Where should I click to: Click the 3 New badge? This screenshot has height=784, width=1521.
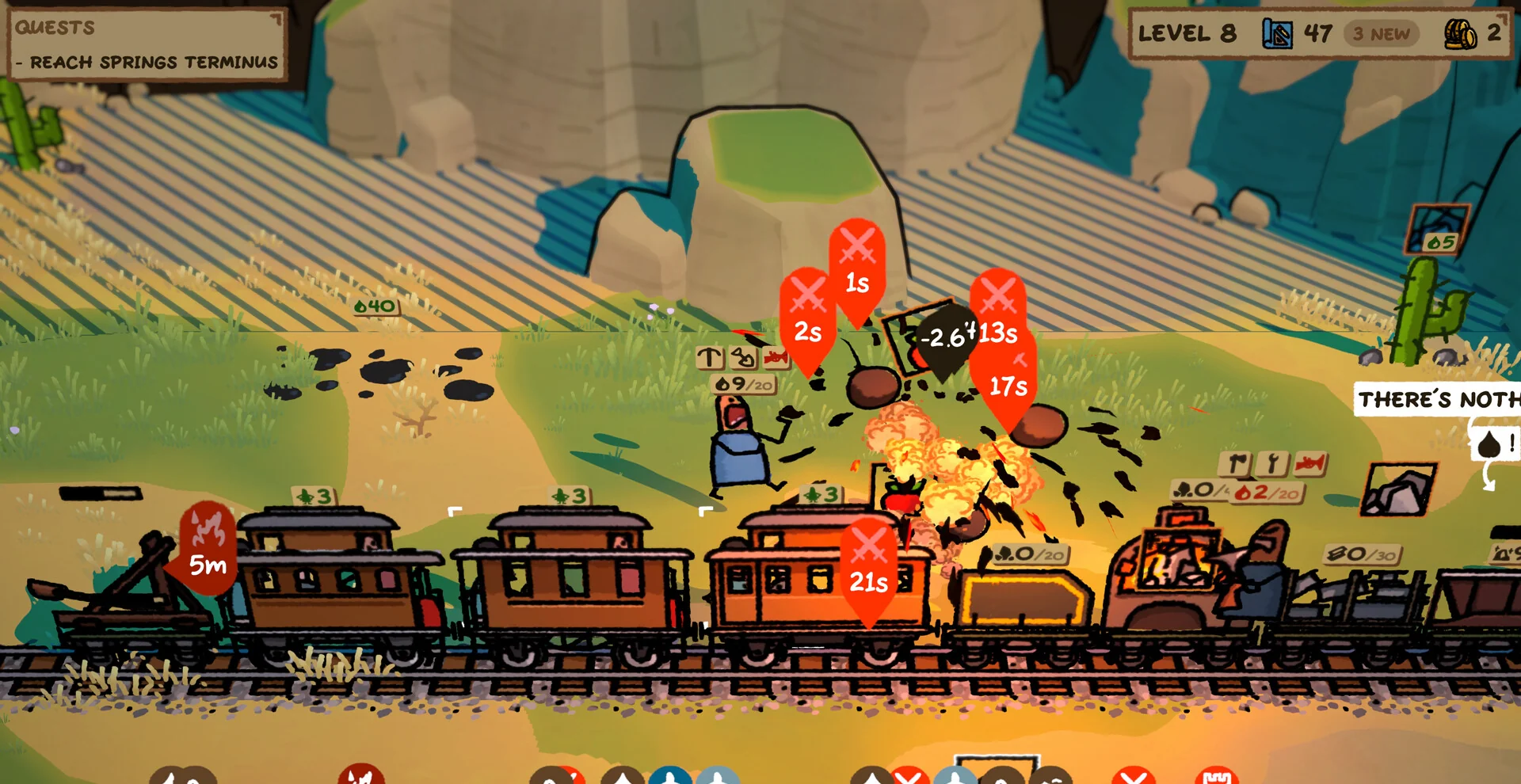tap(1381, 34)
